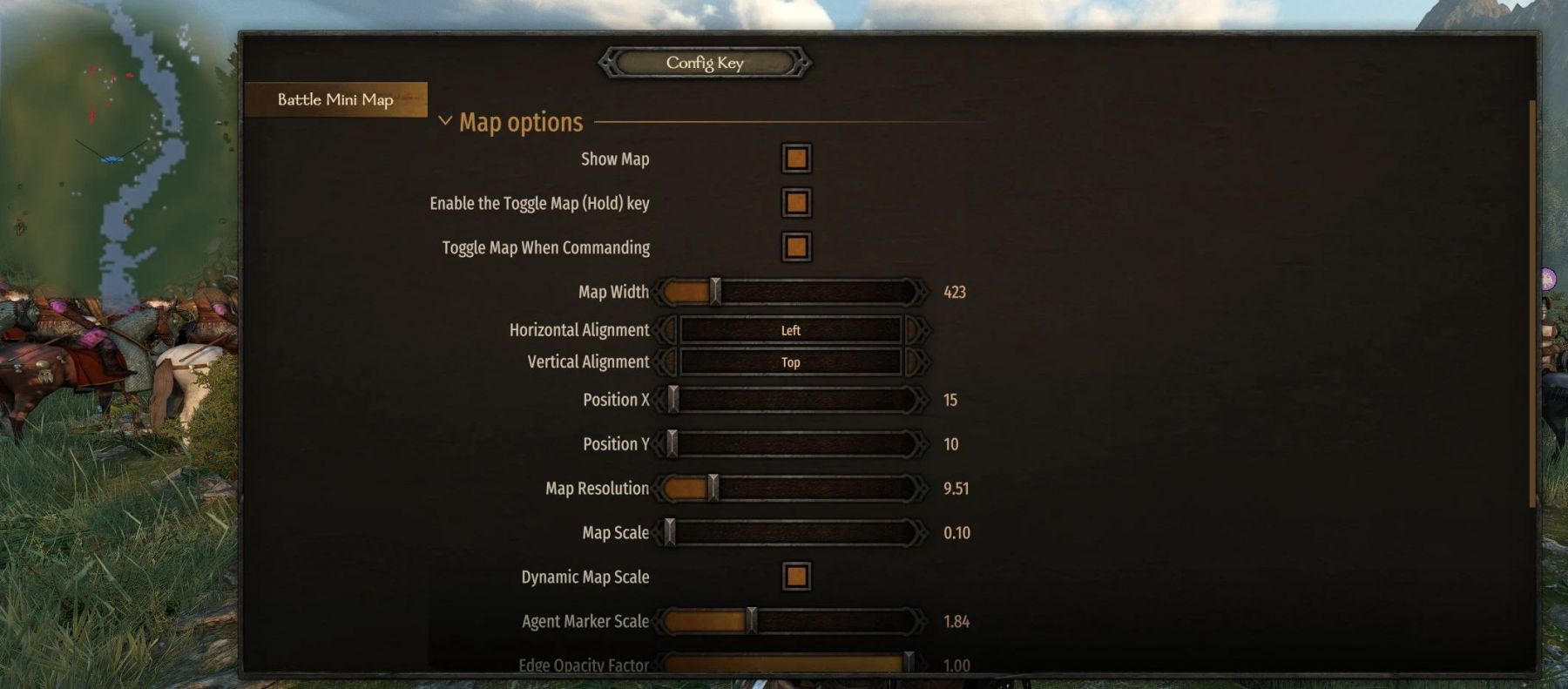Screen dimensions: 1568x689
Task: Collapse the Map options section
Action: point(445,121)
